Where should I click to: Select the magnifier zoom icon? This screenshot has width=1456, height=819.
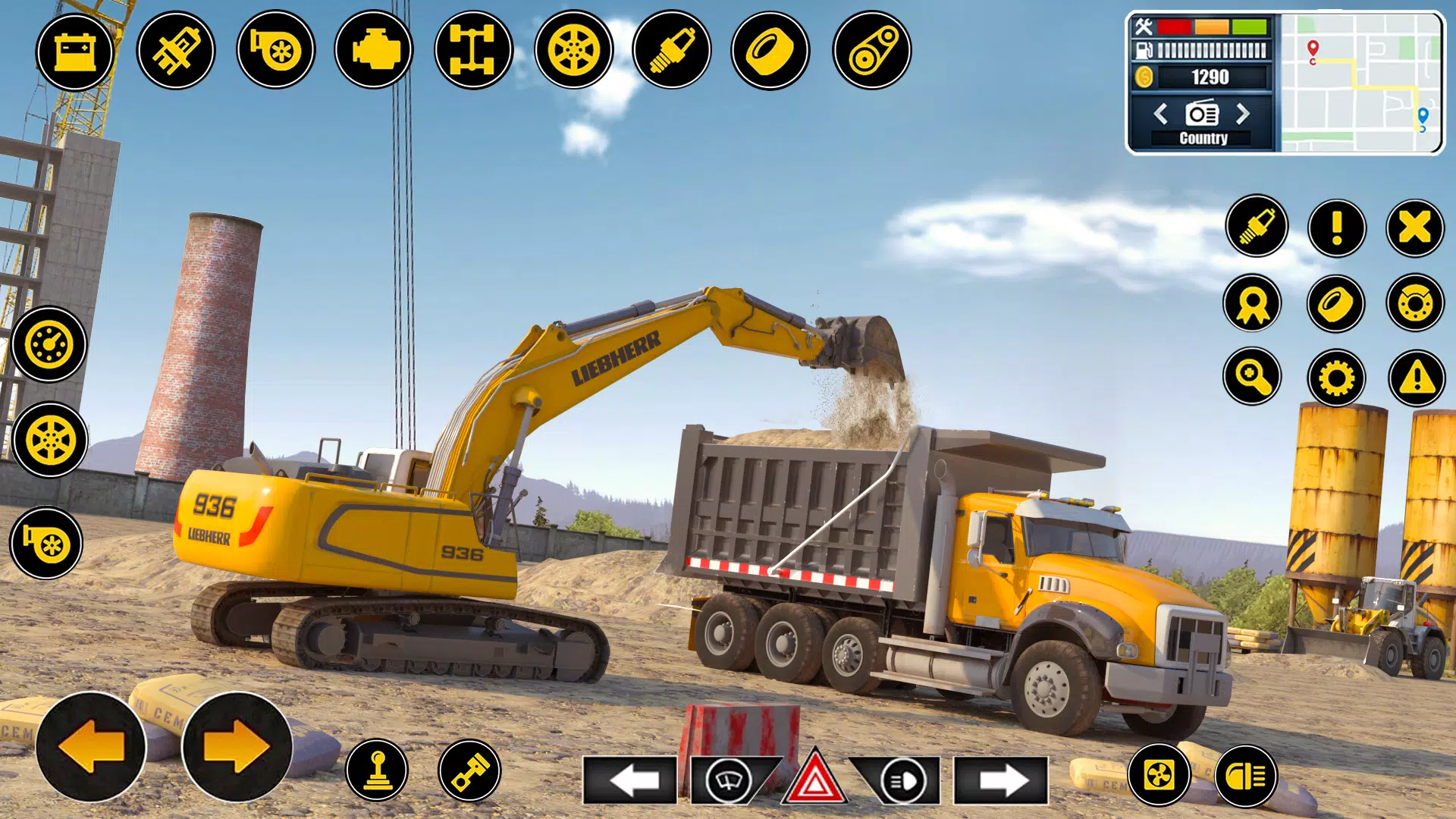1251,375
